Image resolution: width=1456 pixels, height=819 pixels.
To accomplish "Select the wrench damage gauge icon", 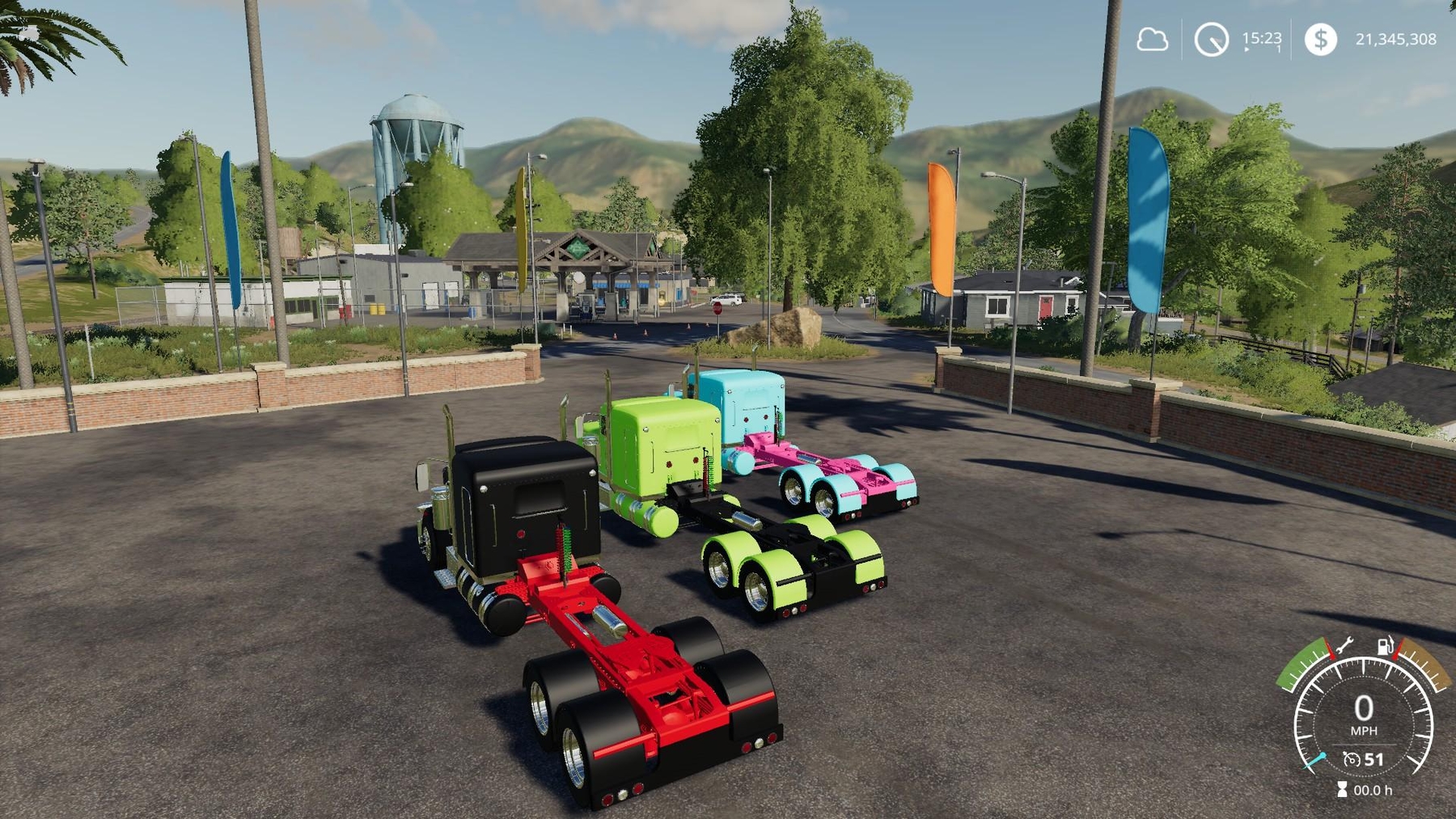I will click(1344, 646).
